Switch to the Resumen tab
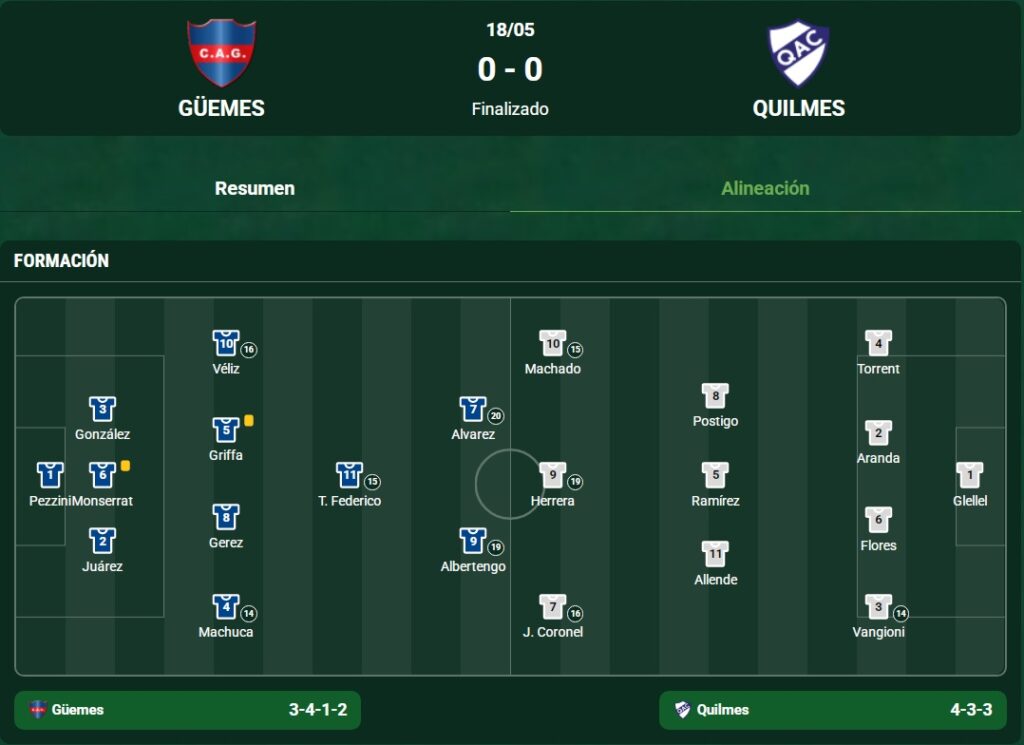 (x=254, y=188)
